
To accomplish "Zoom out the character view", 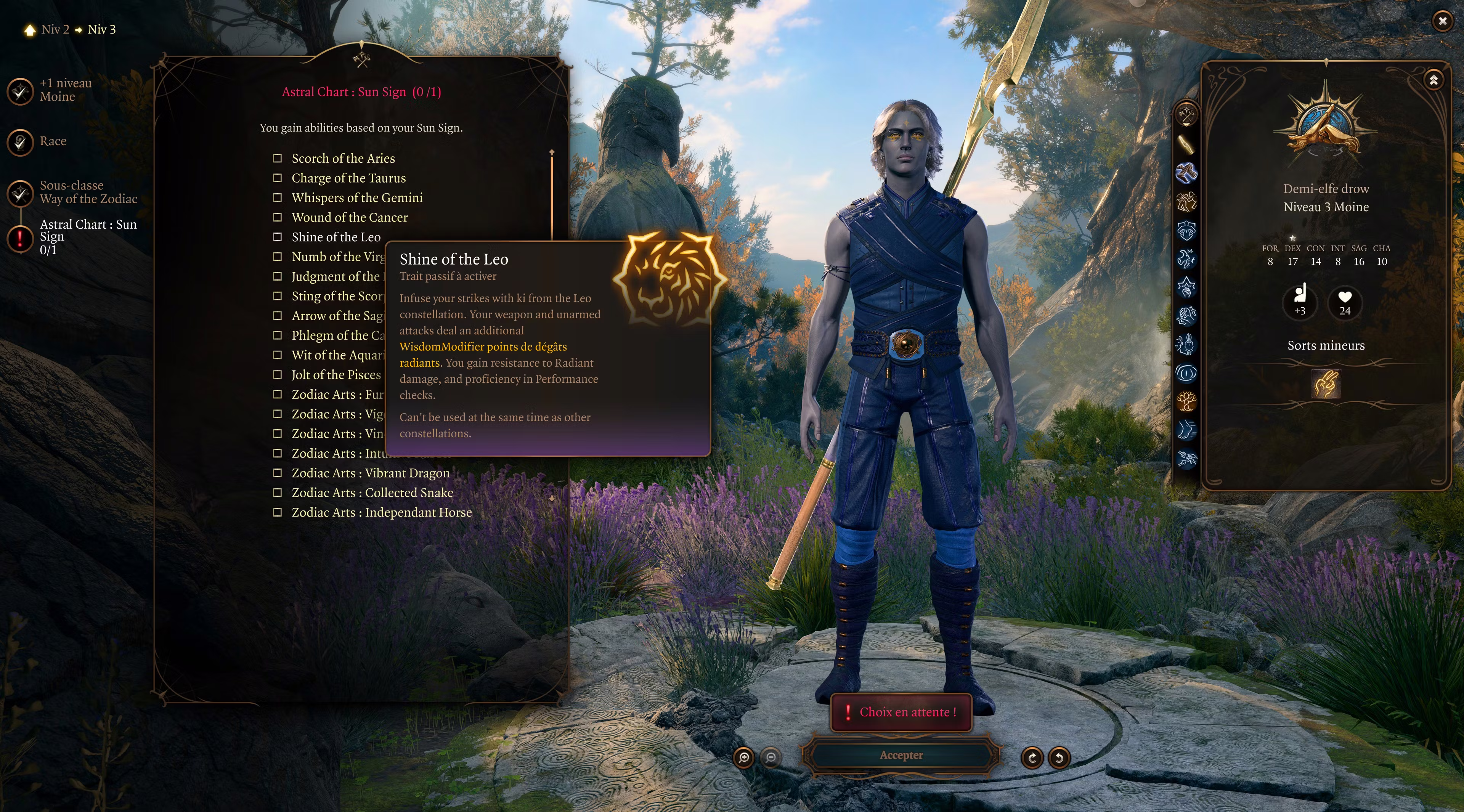I will click(x=771, y=757).
